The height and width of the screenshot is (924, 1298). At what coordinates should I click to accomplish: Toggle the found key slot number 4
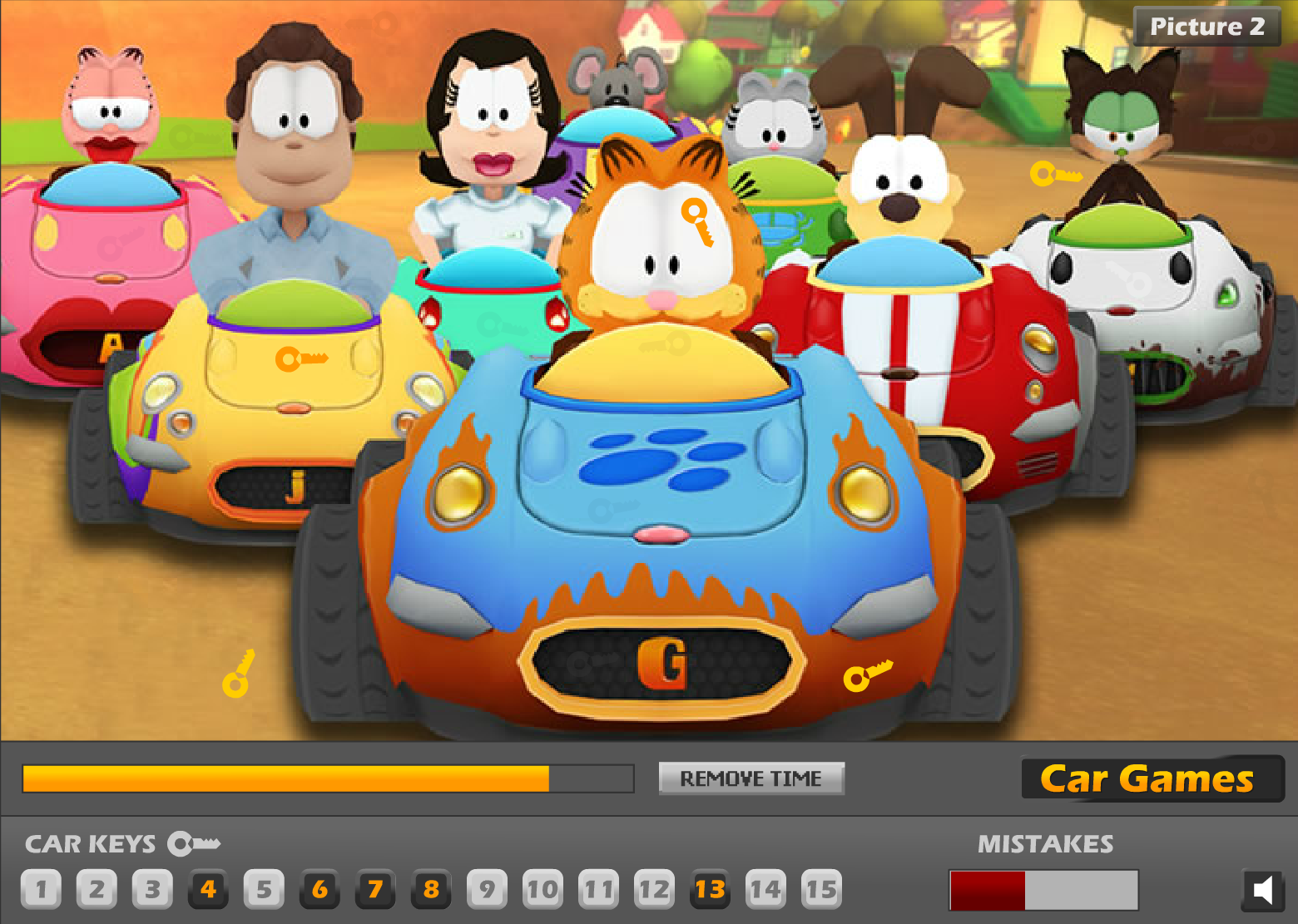point(208,888)
